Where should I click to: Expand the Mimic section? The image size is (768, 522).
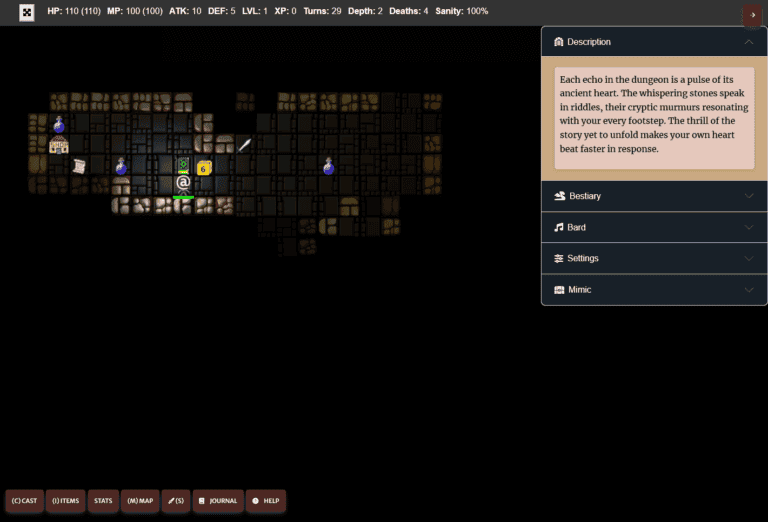pos(654,289)
